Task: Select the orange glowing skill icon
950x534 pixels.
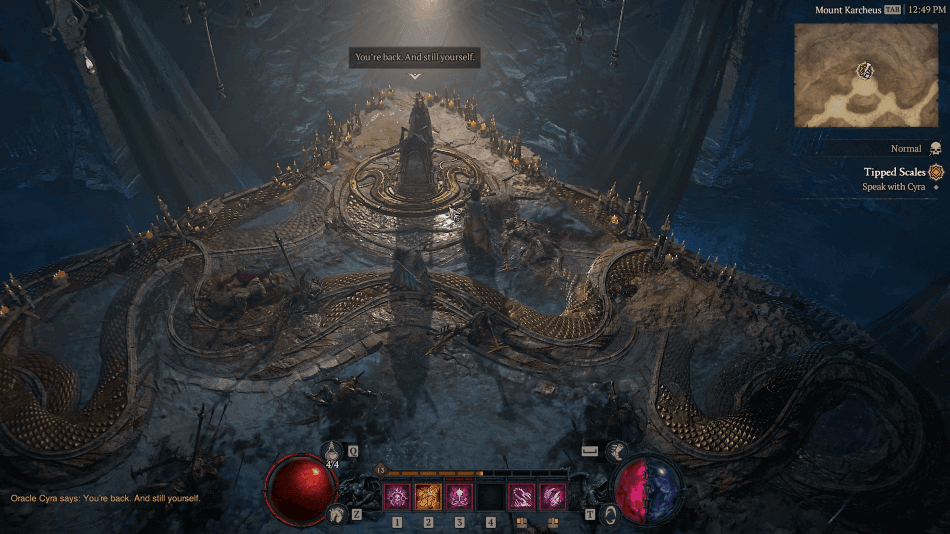Action: coord(428,496)
